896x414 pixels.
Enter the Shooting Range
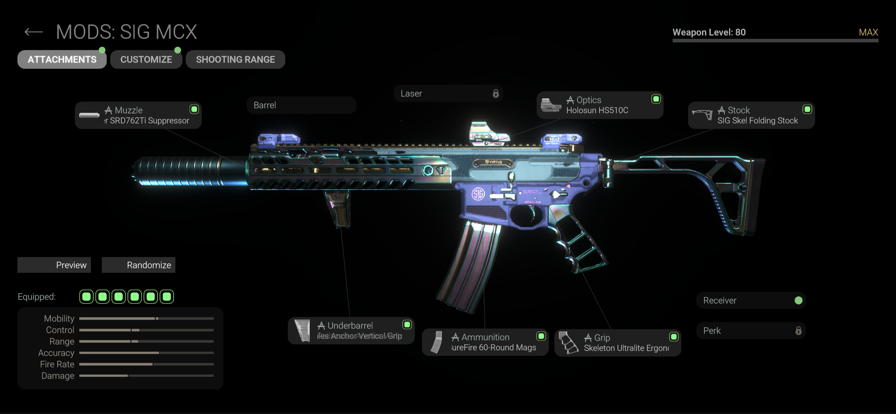(235, 60)
